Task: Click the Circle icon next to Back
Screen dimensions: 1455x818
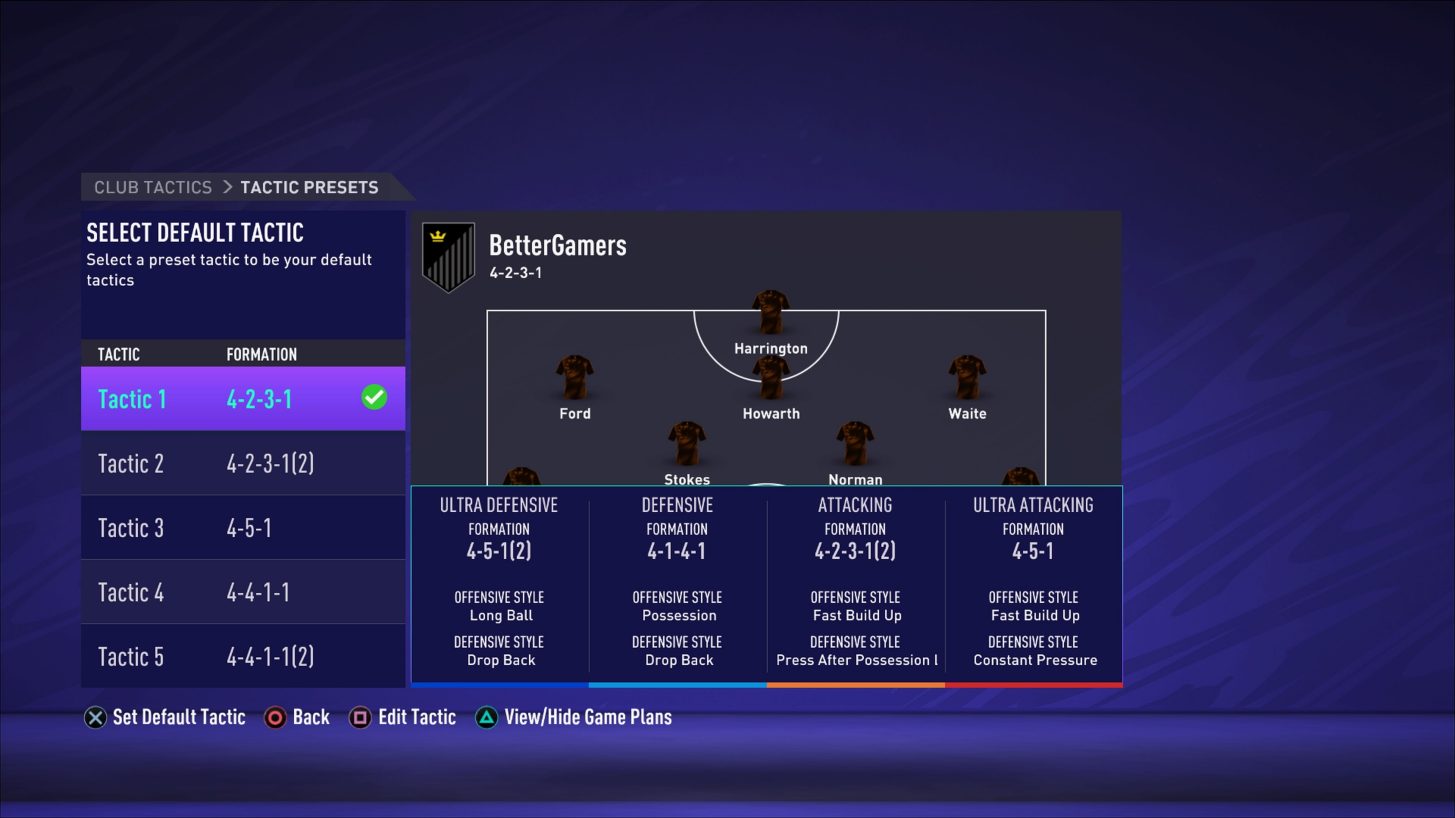Action: coord(274,717)
